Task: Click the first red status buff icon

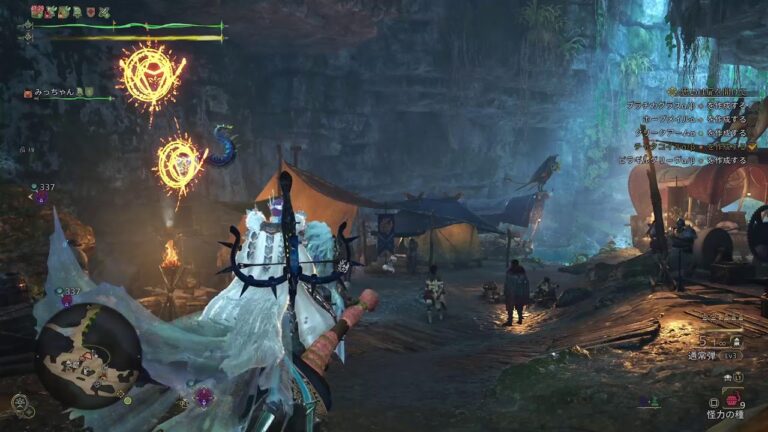Action: point(37,11)
